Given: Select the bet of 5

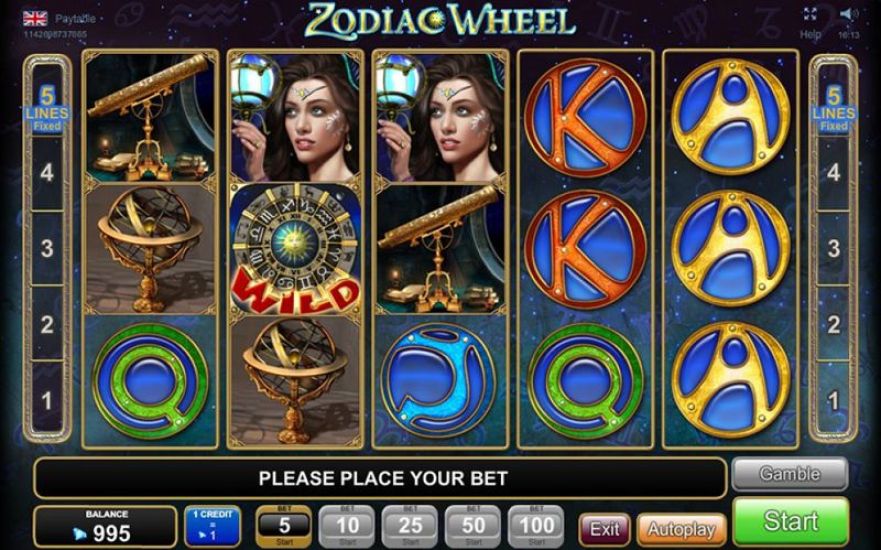Looking at the screenshot, I should coord(285,524).
